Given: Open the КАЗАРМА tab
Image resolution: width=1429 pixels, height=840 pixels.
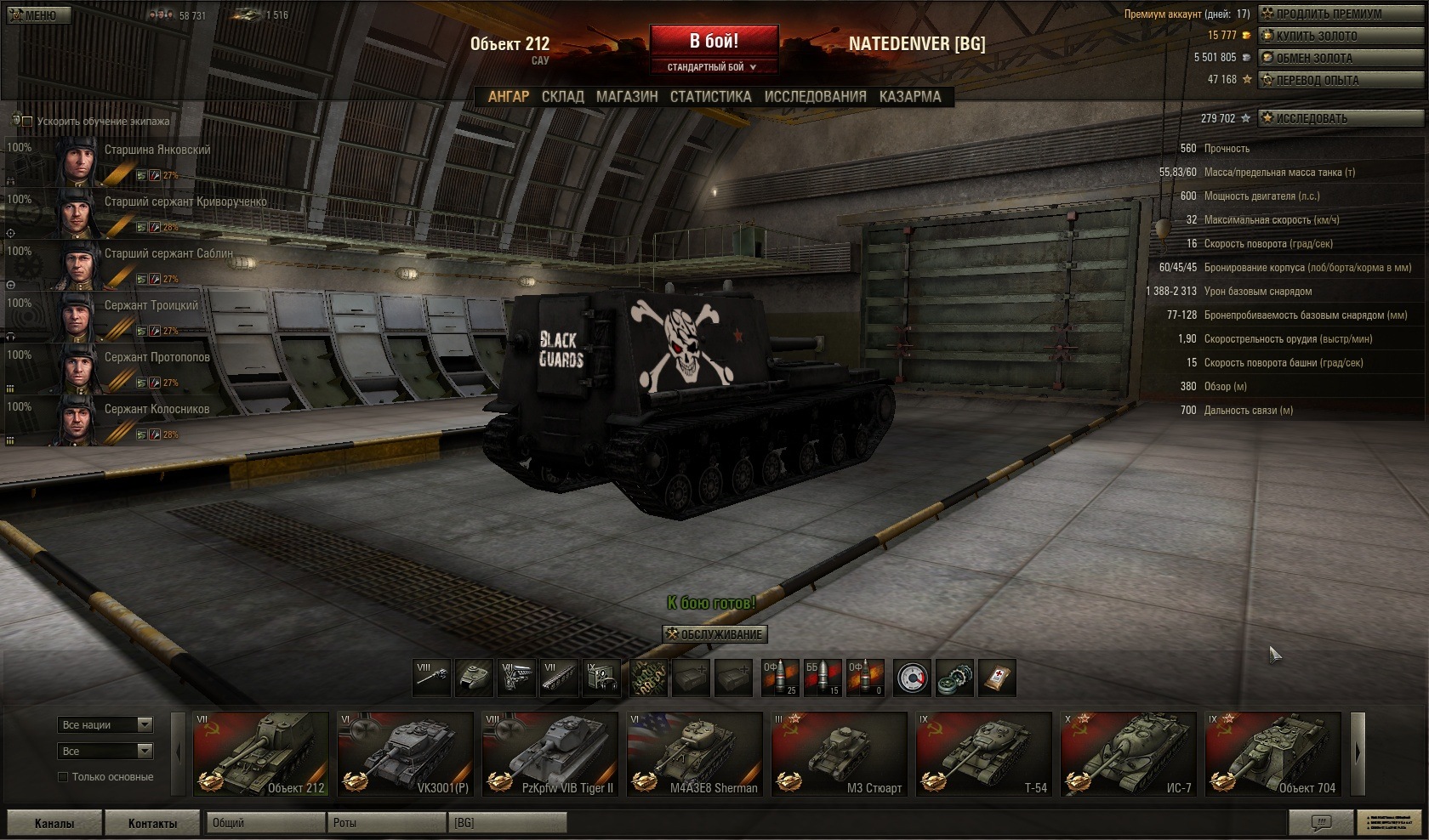Looking at the screenshot, I should (910, 97).
